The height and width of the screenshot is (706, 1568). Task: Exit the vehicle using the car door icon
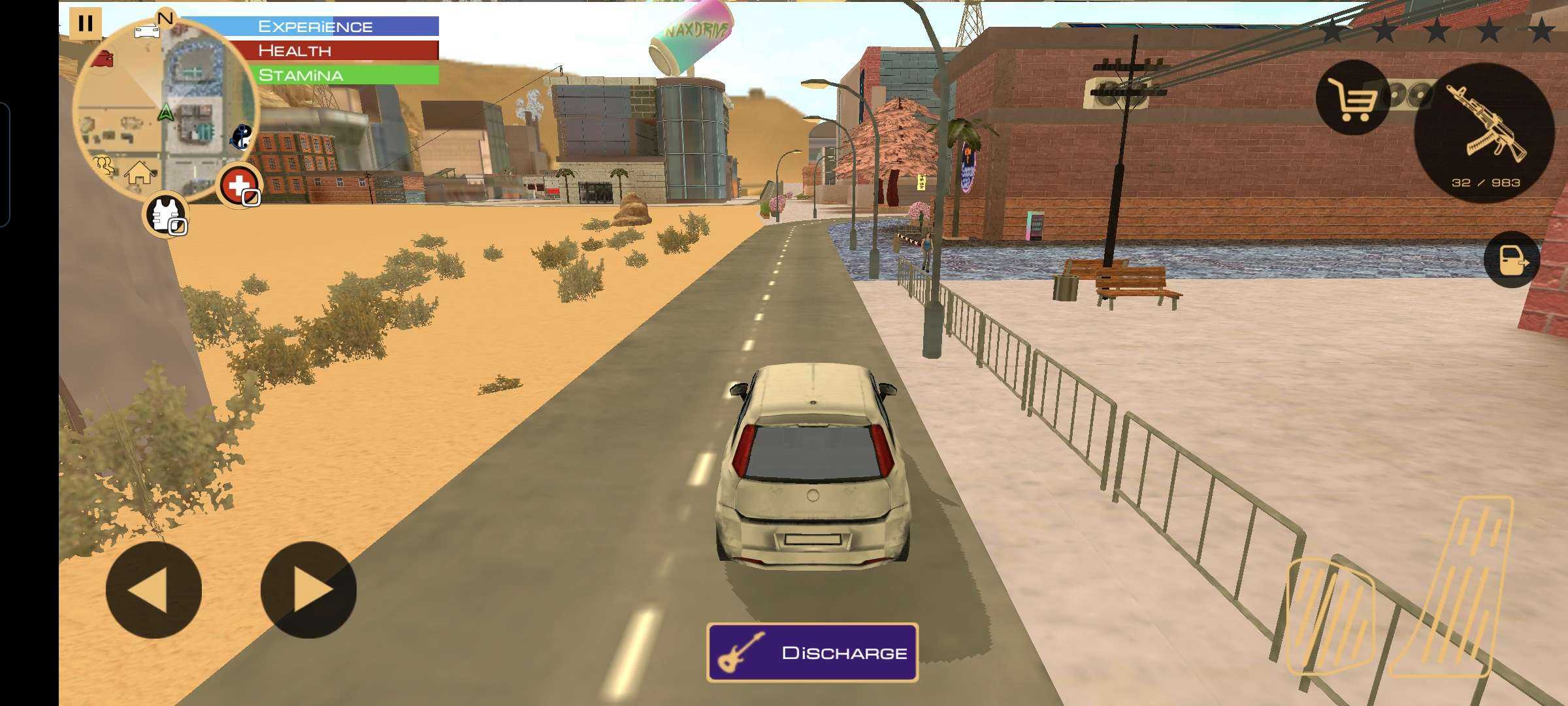tap(1512, 260)
